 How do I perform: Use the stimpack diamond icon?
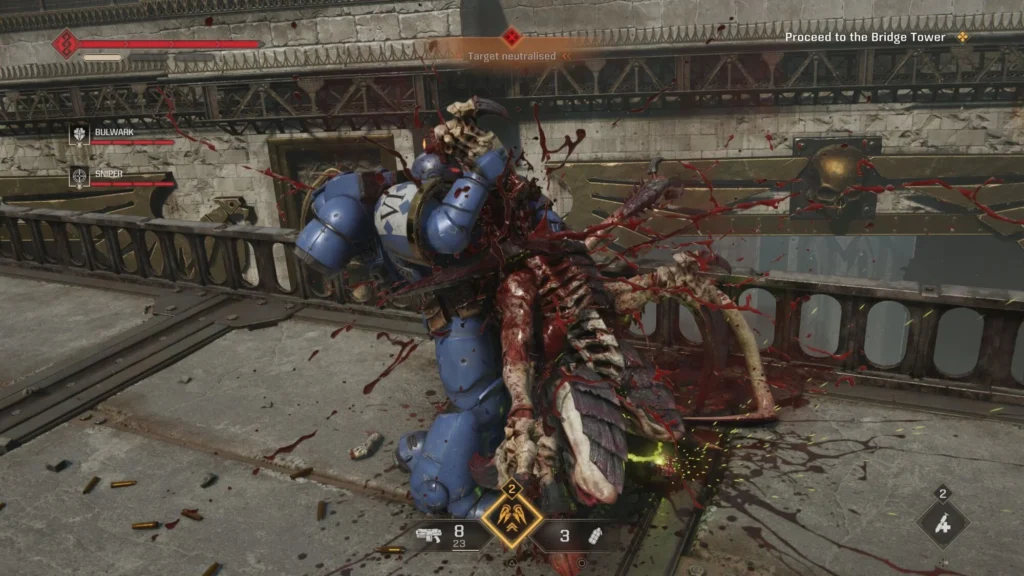942,522
